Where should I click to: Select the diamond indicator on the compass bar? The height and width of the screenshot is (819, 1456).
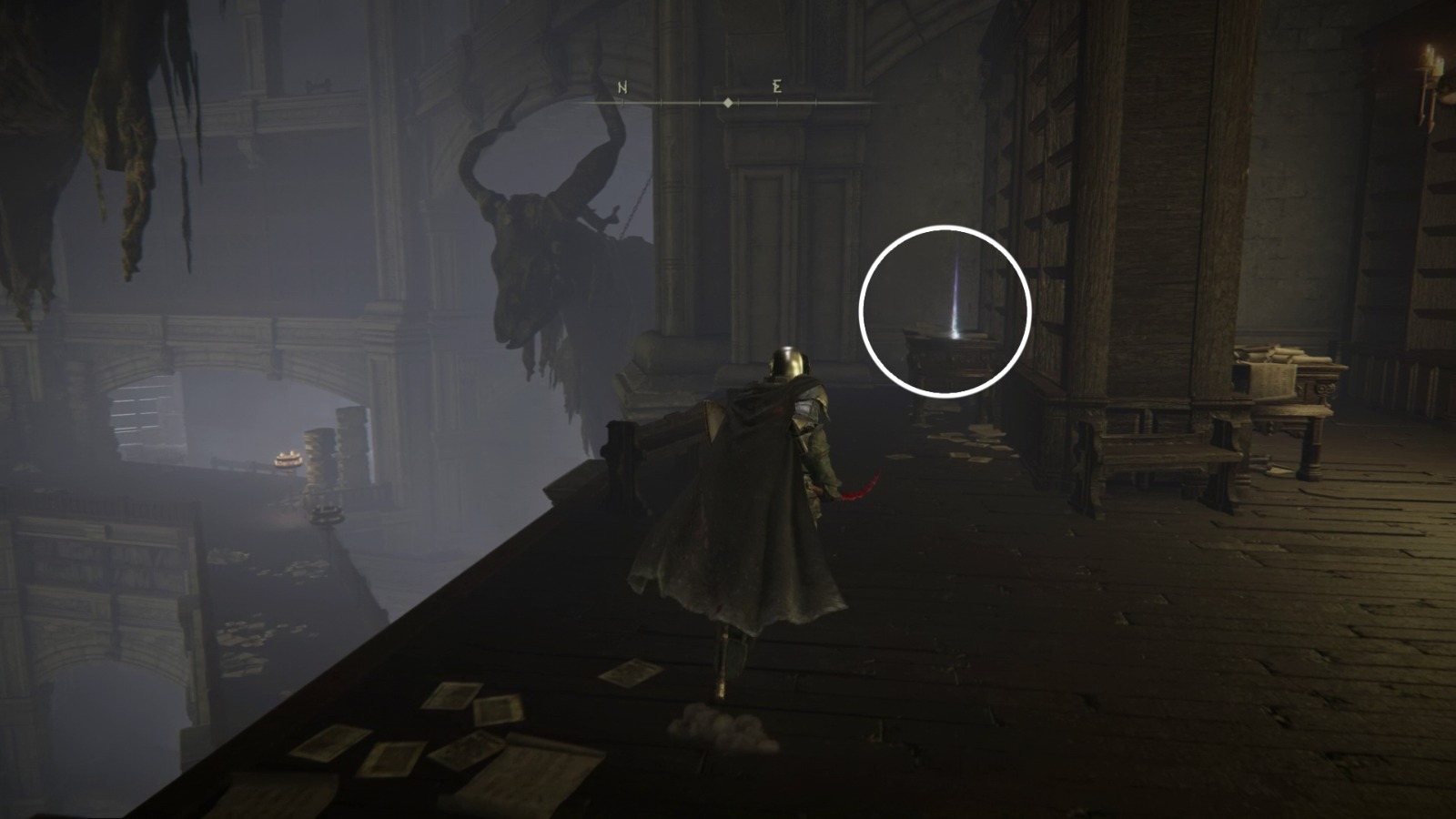727,102
